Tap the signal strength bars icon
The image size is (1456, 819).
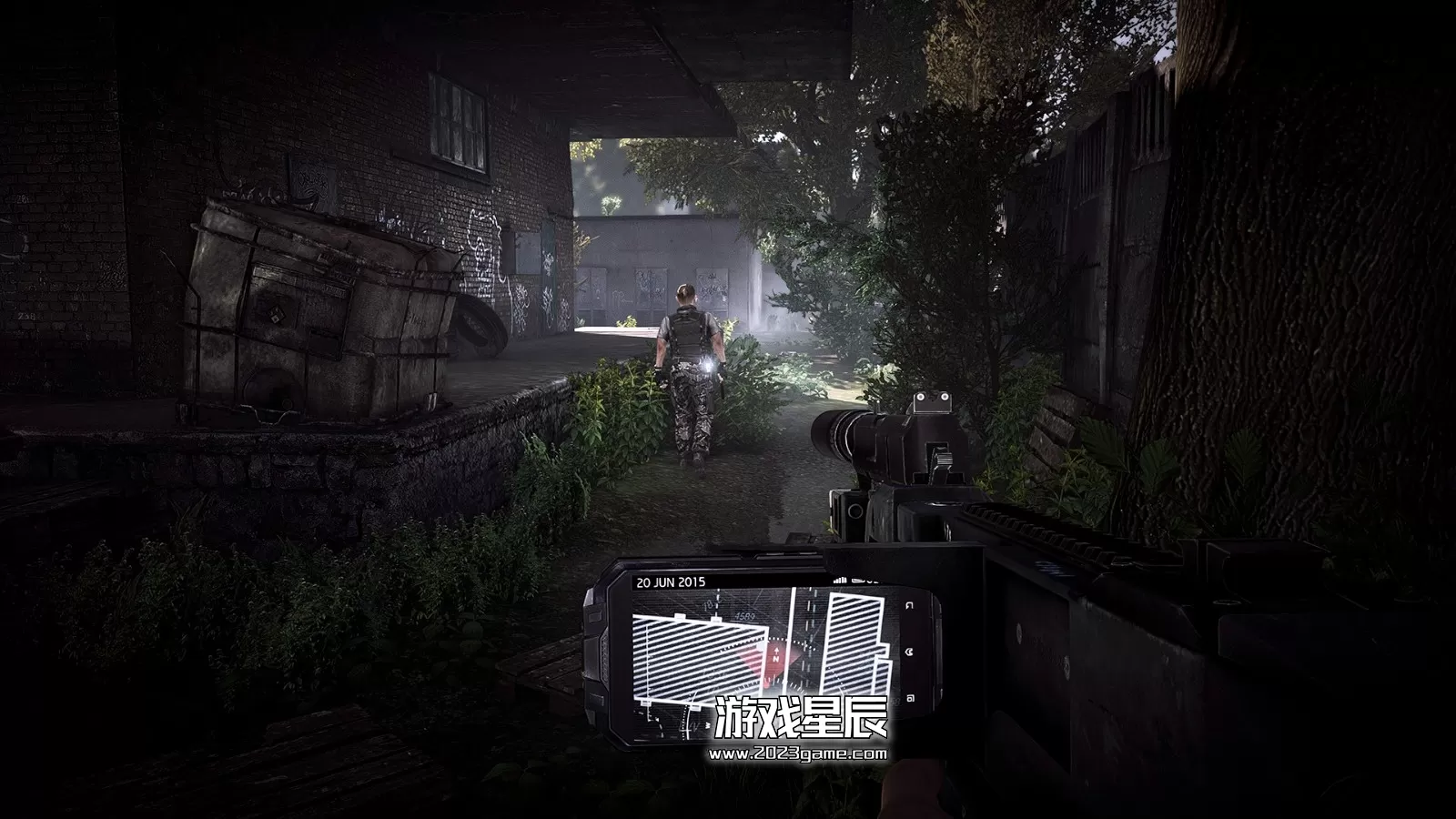[840, 580]
